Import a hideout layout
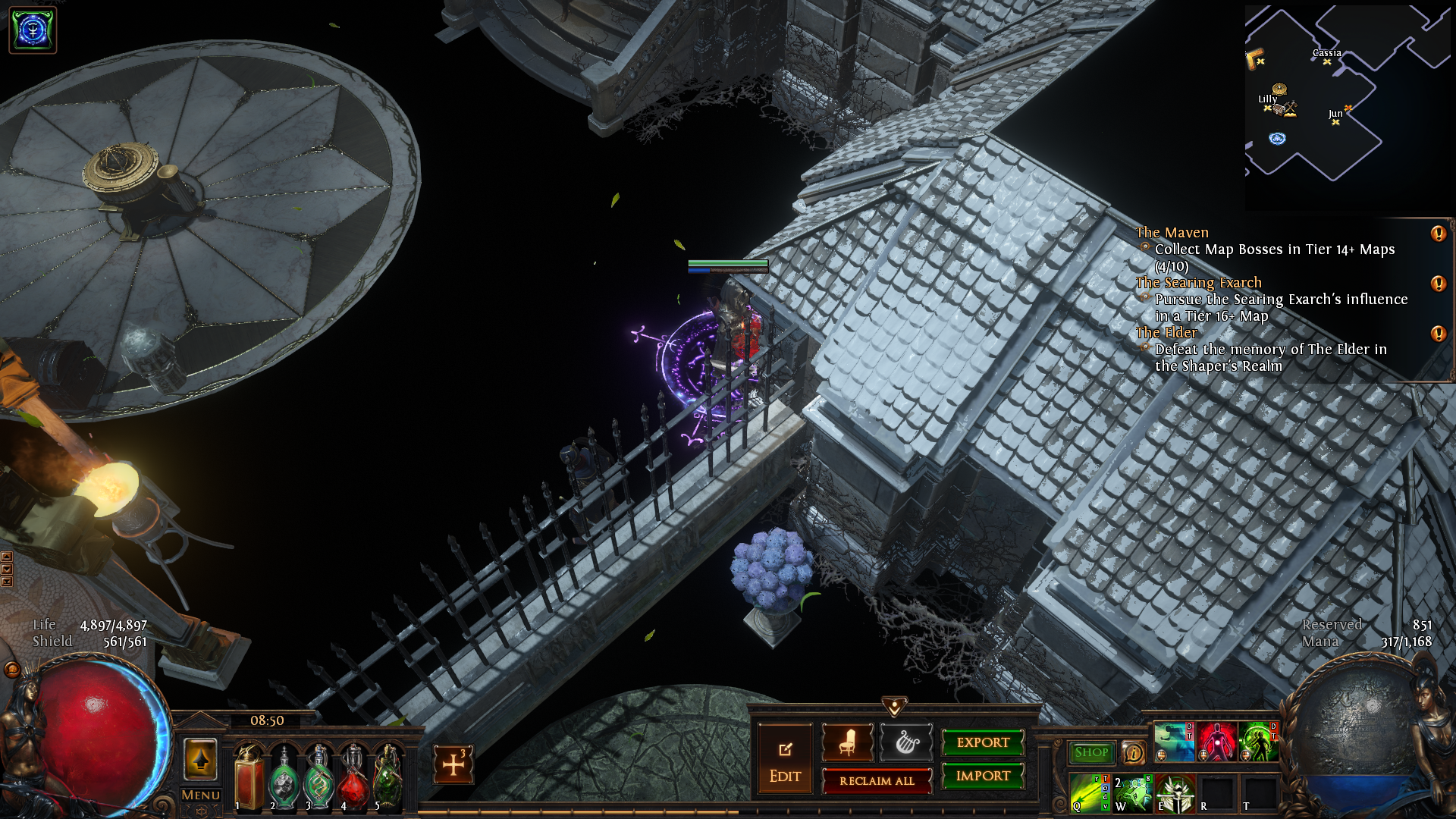The height and width of the screenshot is (819, 1456). 983,776
